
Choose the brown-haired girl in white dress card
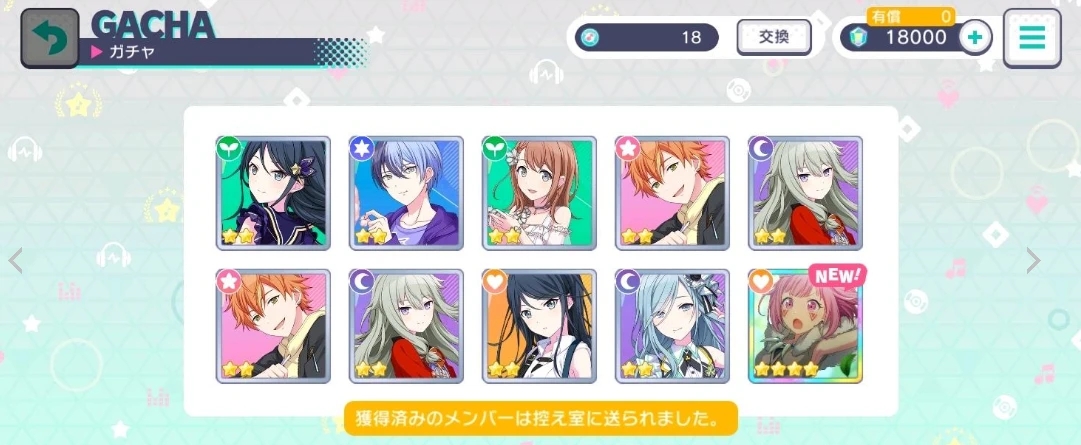click(539, 192)
